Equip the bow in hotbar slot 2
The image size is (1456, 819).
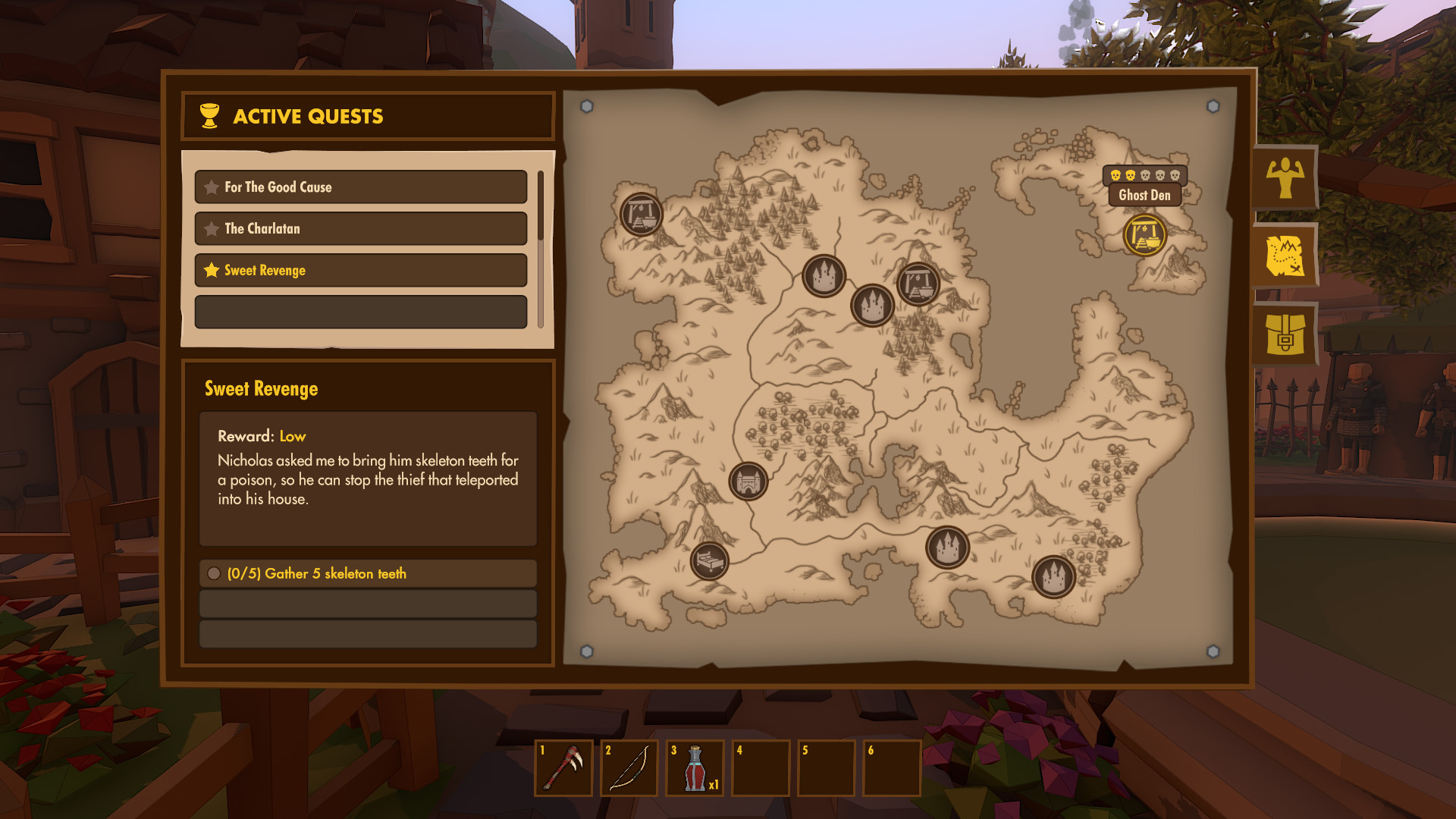[x=629, y=768]
